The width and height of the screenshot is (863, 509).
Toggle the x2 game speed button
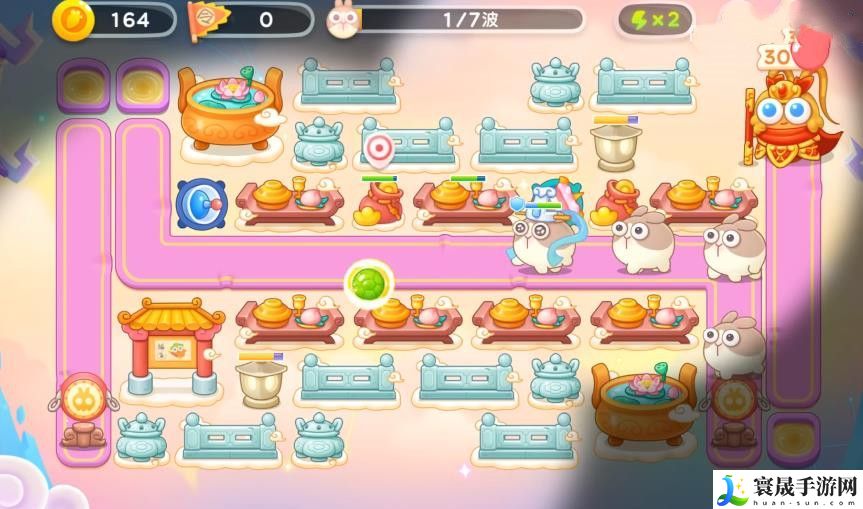656,19
